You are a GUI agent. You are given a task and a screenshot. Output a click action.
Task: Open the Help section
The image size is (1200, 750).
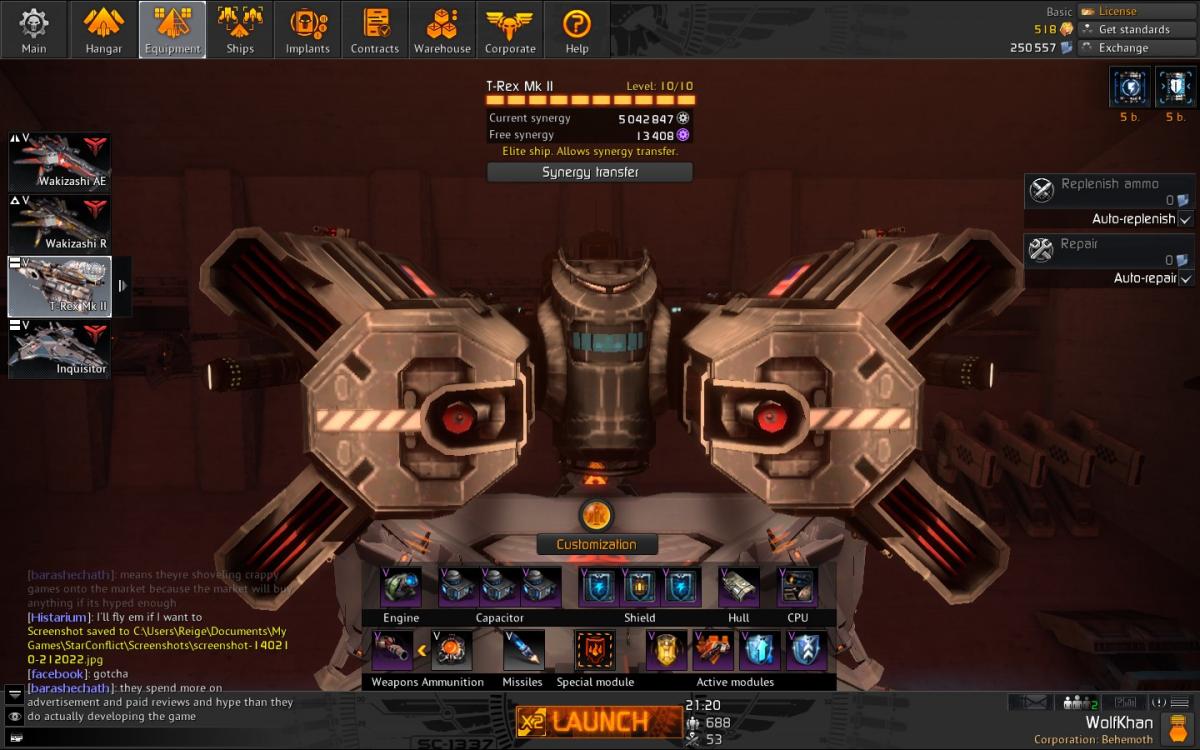coord(577,30)
